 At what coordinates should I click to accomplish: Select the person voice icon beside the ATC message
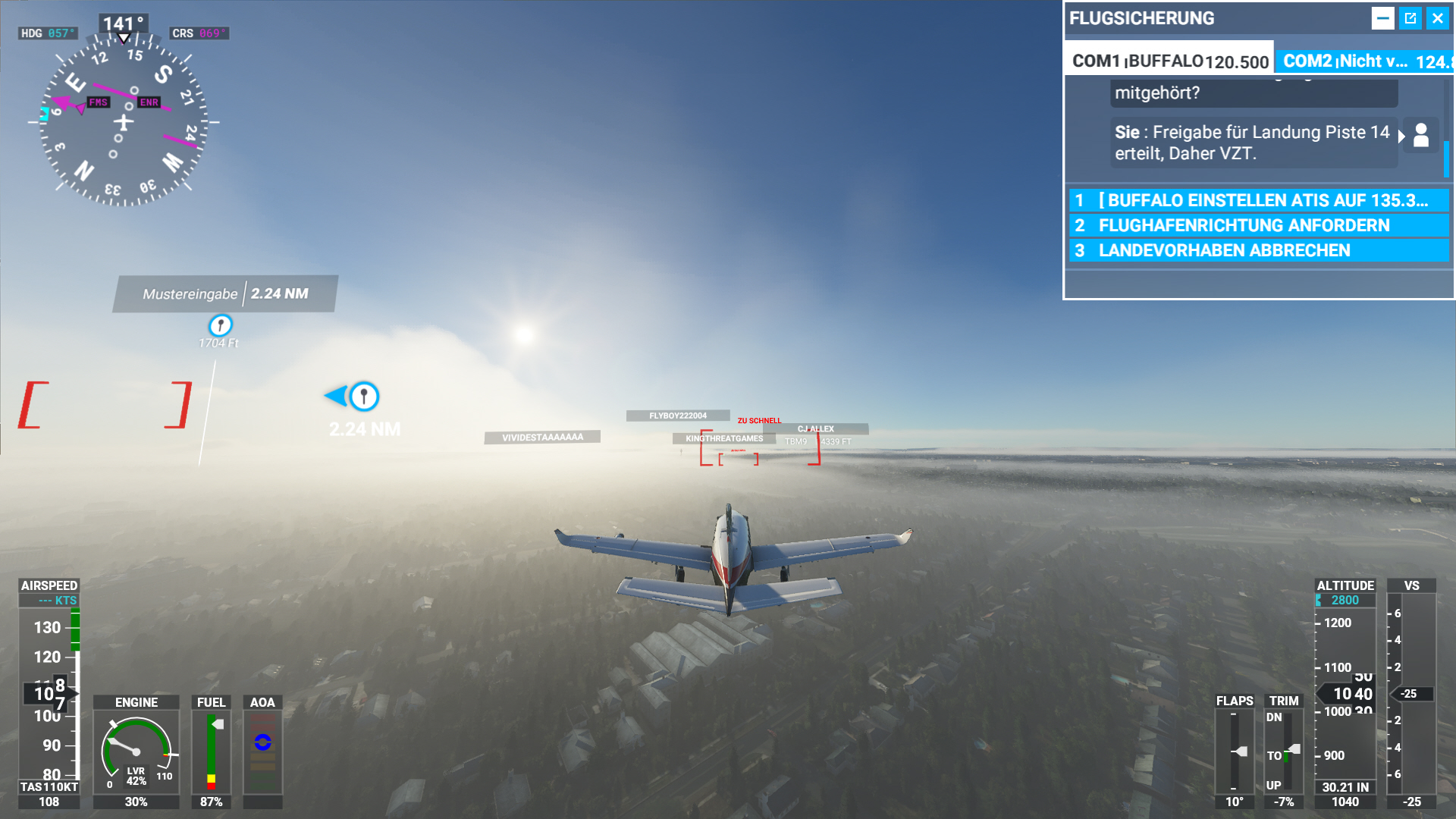click(x=1421, y=136)
